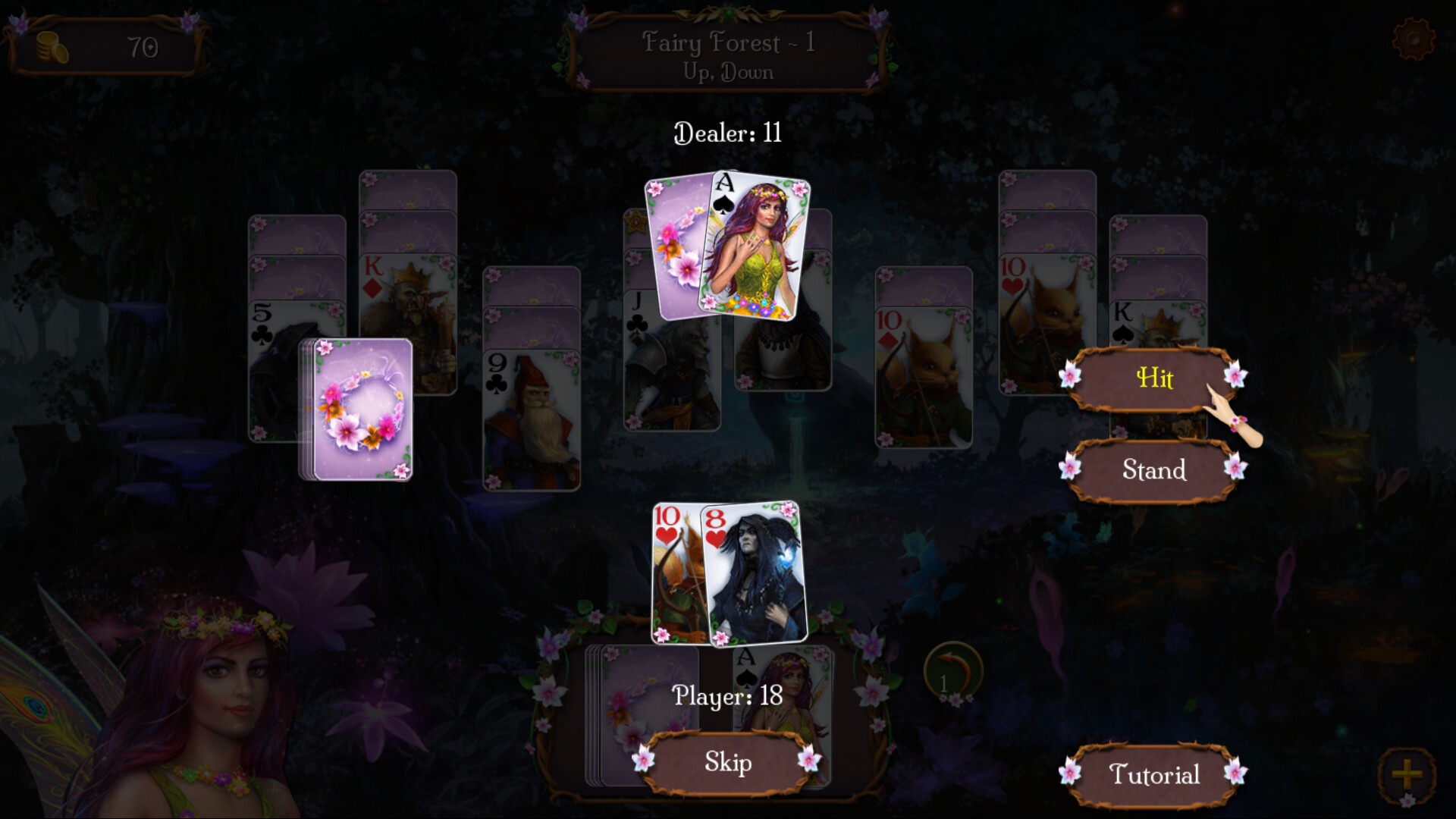Image resolution: width=1456 pixels, height=819 pixels.
Task: Click the Dealer: 11 score label
Action: pos(726,133)
